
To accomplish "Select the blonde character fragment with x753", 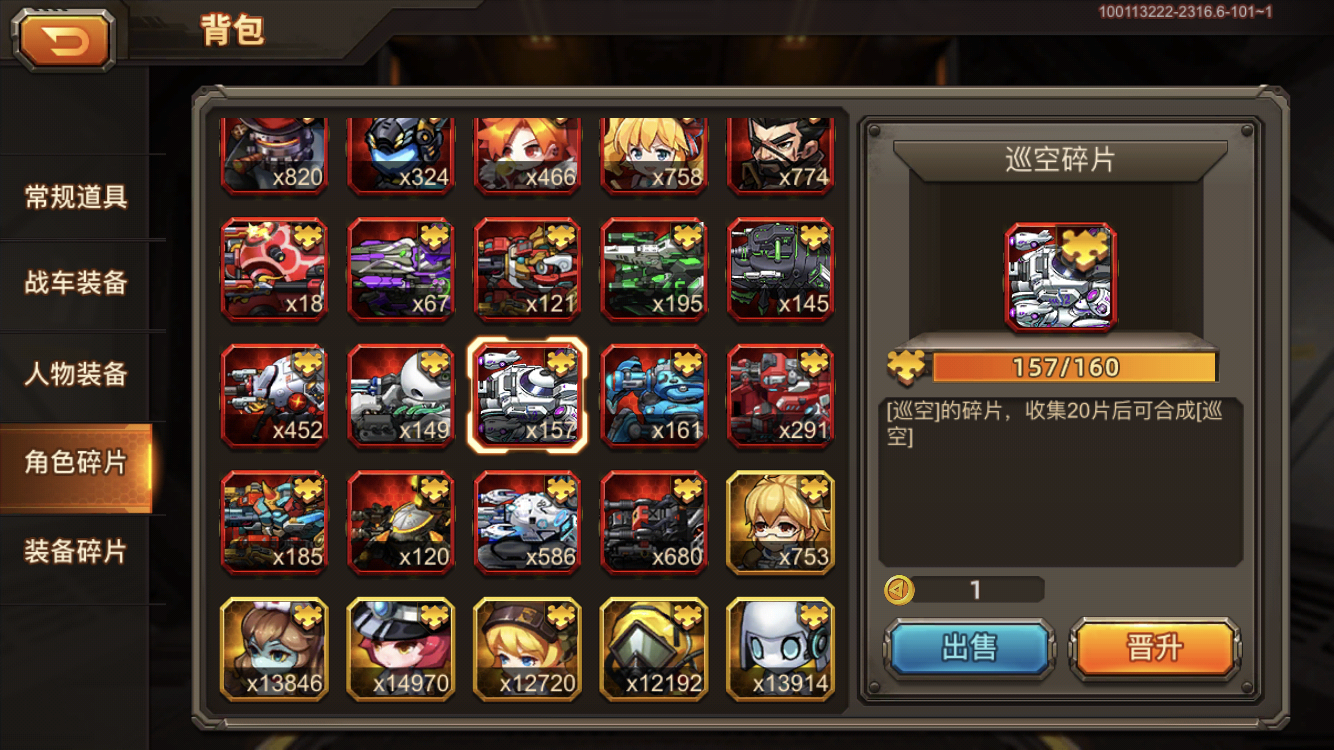I will 781,522.
